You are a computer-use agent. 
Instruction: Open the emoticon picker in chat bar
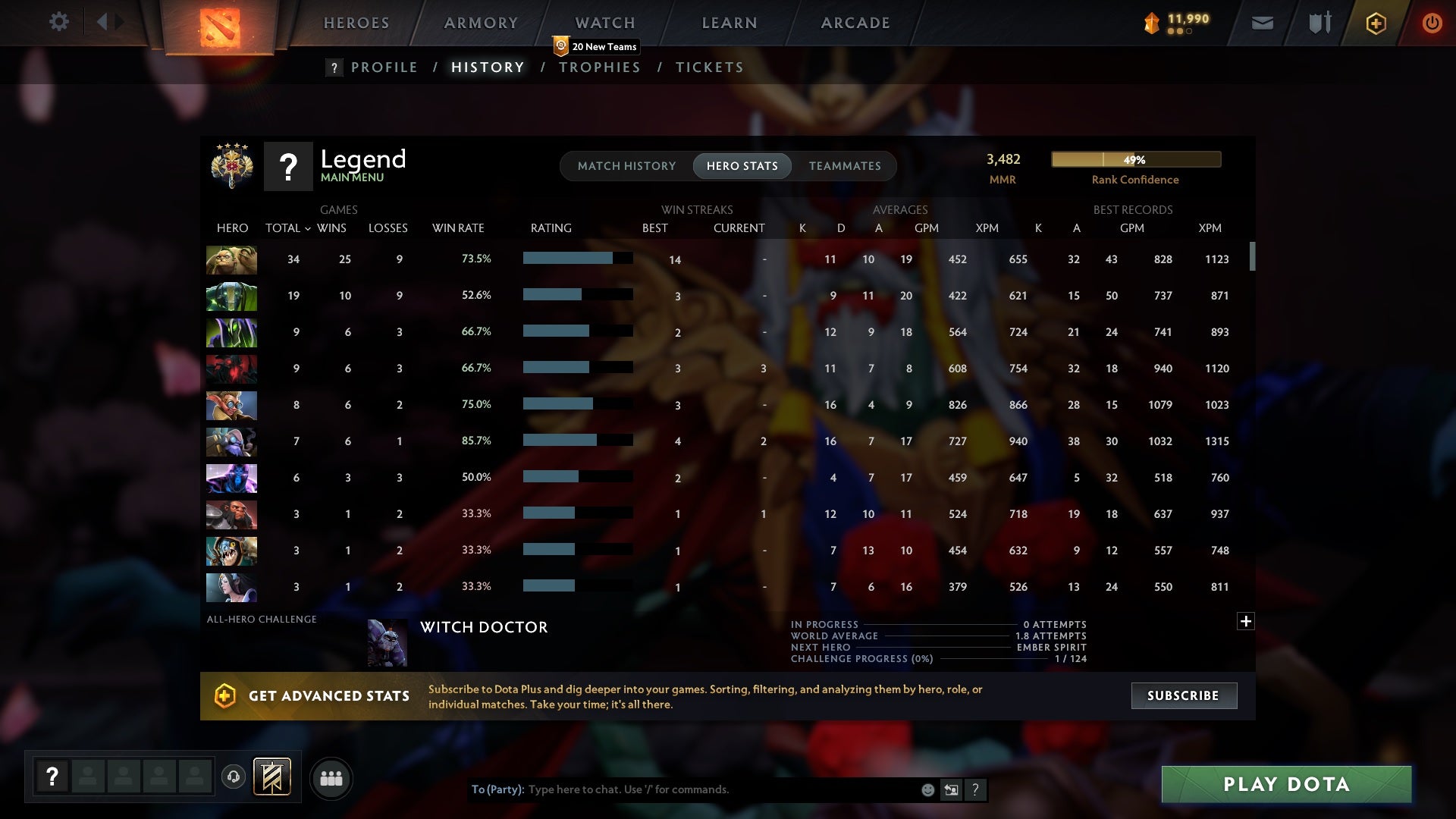point(927,789)
